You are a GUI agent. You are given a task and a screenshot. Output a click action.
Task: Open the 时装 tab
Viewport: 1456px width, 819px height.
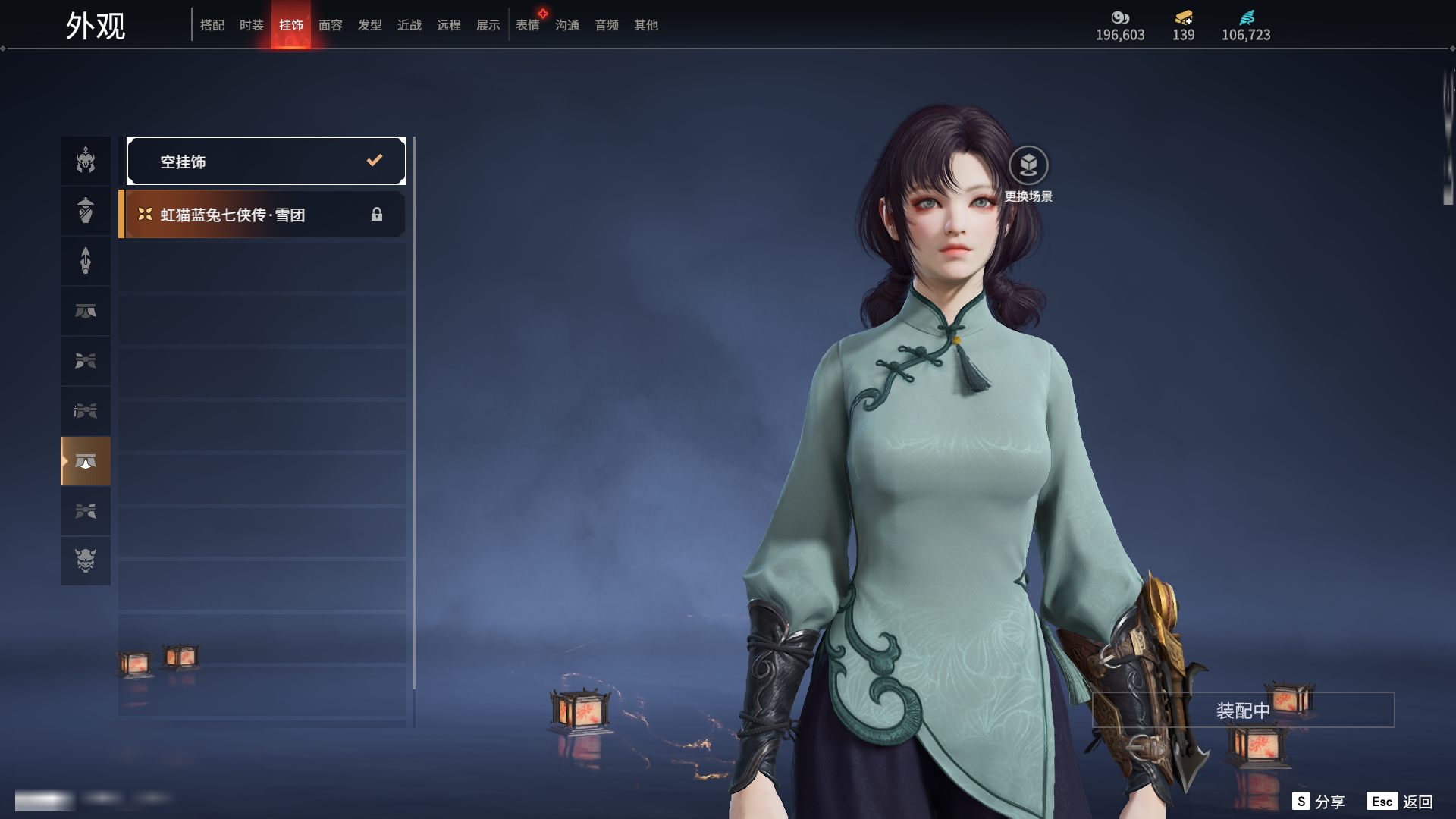[252, 25]
